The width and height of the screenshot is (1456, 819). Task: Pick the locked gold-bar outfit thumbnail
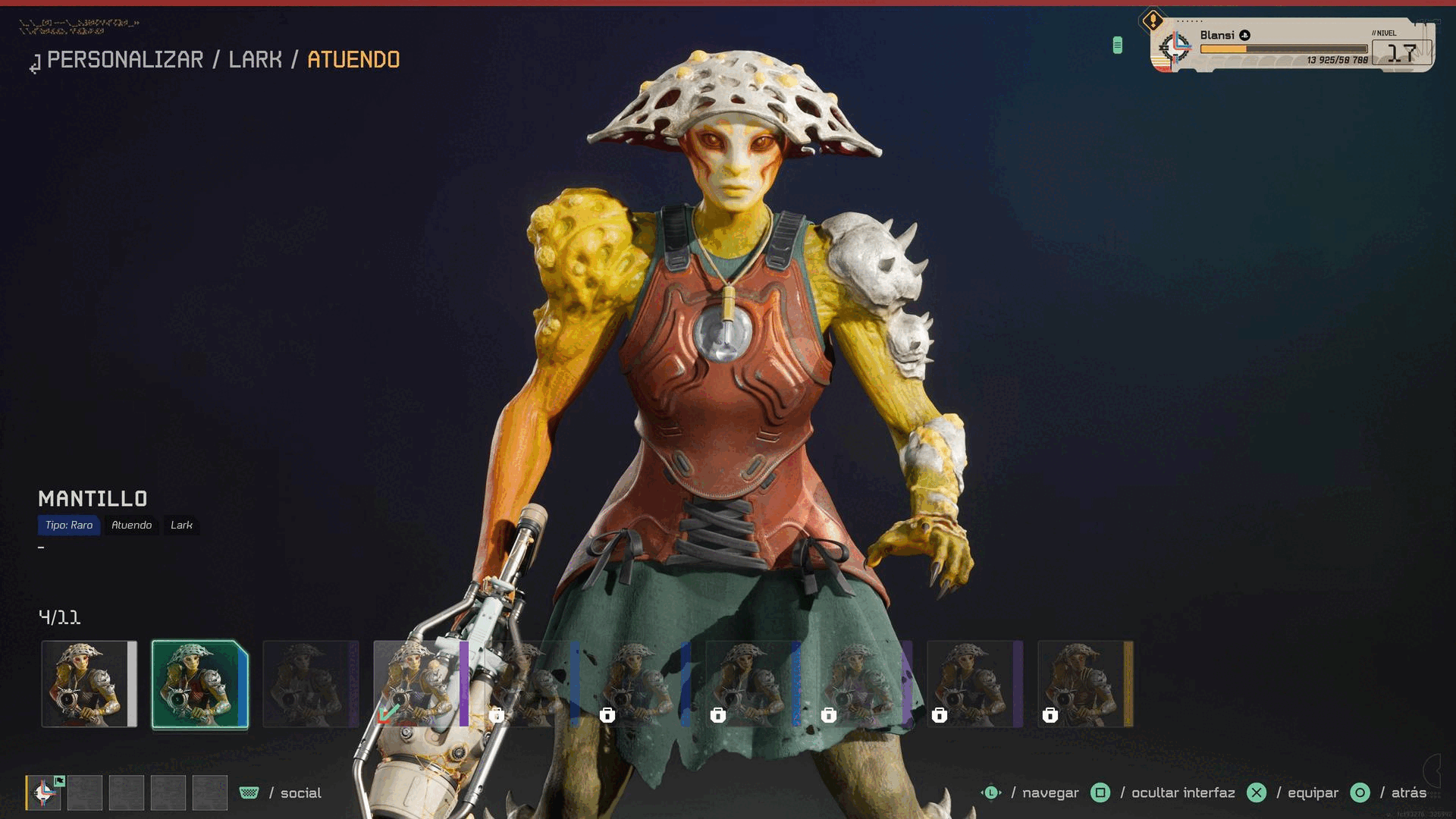click(1085, 684)
